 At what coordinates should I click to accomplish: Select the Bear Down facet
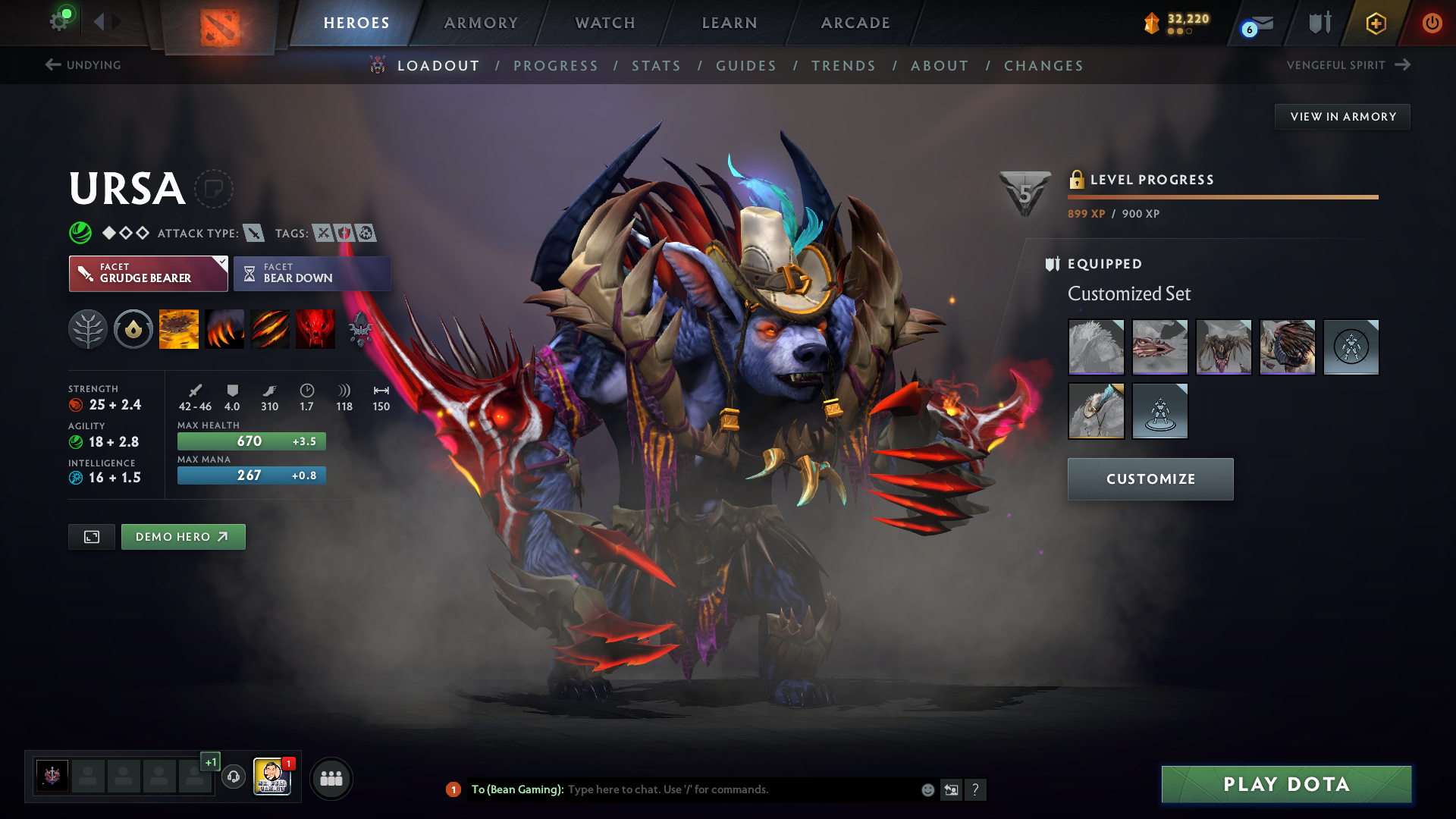[x=312, y=274]
